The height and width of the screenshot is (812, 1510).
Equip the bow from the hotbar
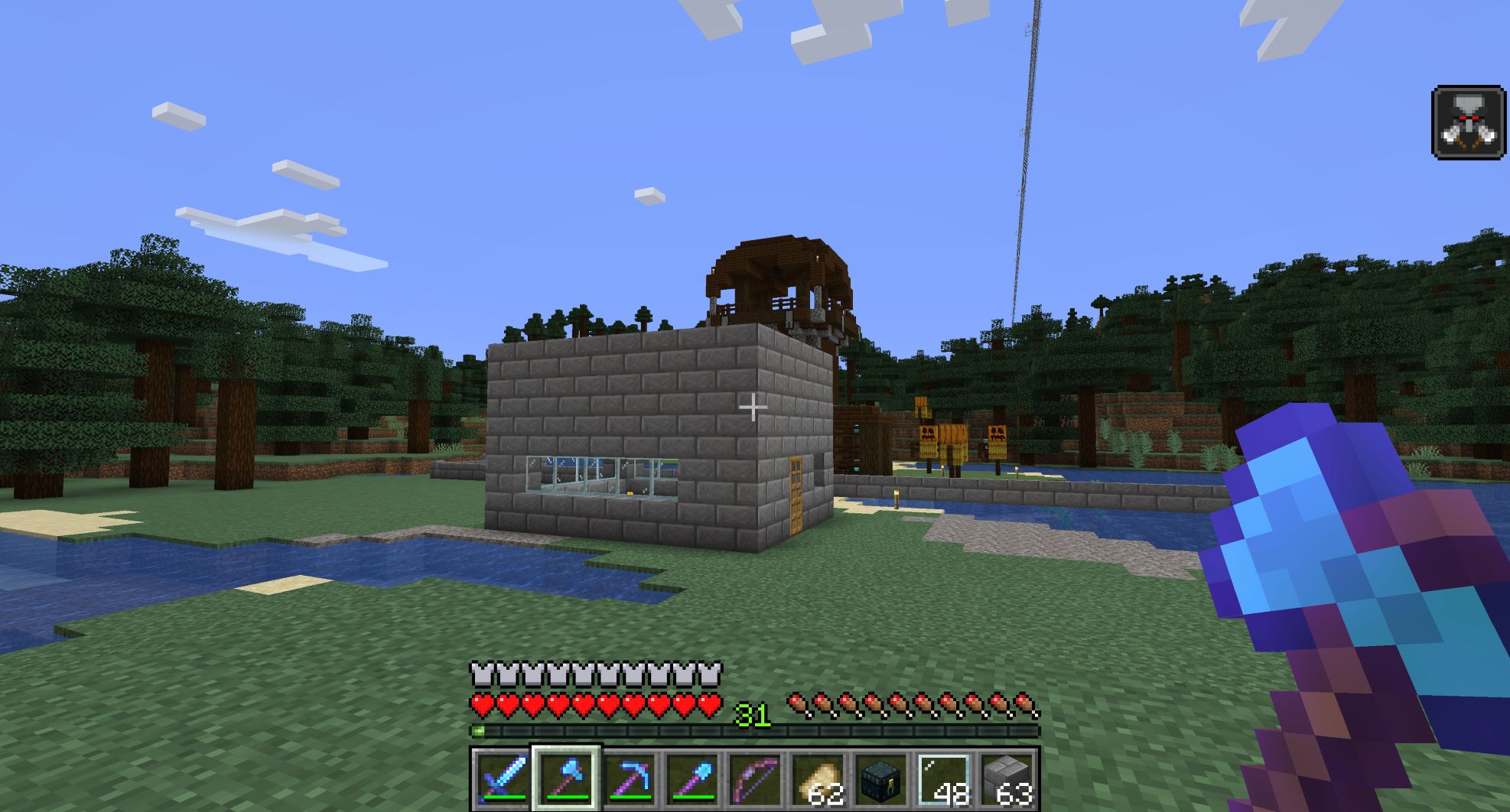pyautogui.click(x=755, y=779)
